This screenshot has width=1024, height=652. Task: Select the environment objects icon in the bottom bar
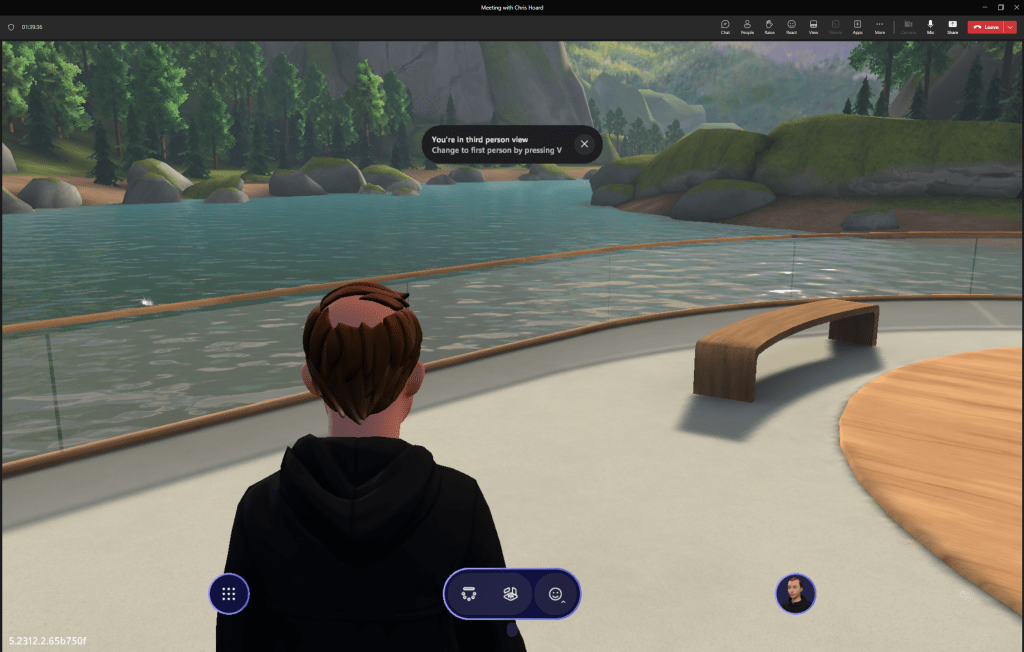[511, 594]
